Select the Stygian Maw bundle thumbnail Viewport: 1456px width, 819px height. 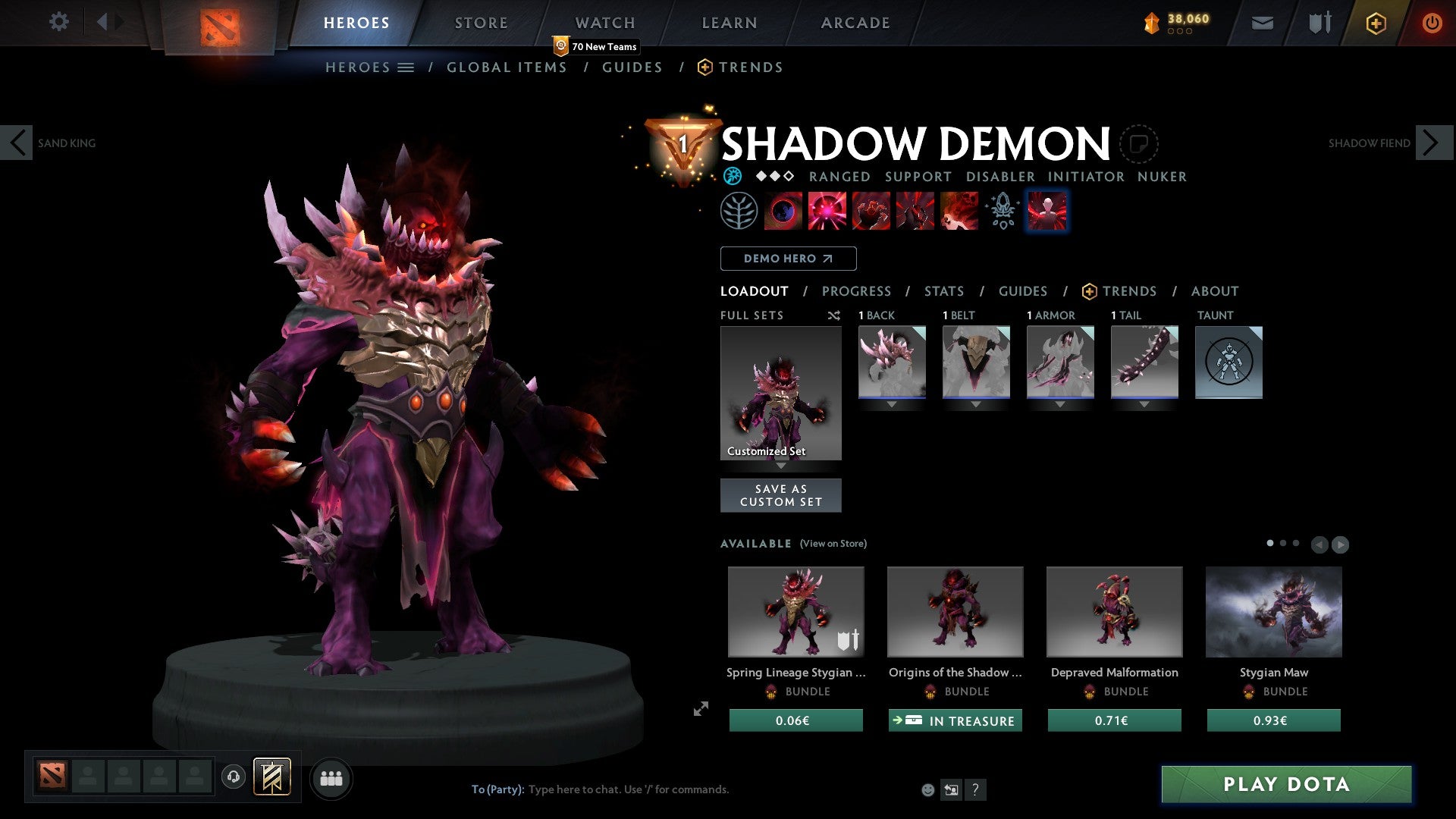1273,611
